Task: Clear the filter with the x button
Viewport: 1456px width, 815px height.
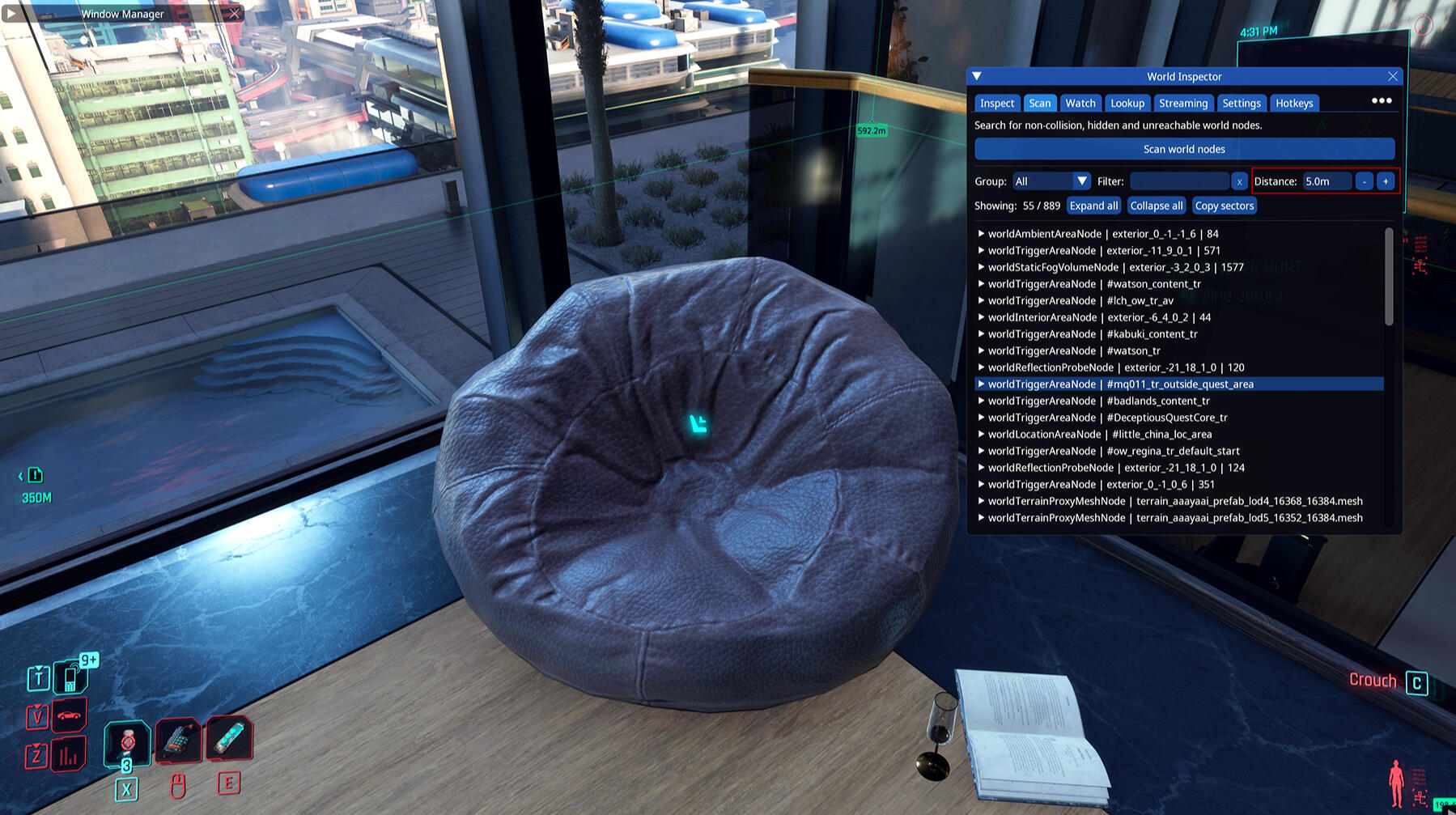Action: (x=1239, y=181)
